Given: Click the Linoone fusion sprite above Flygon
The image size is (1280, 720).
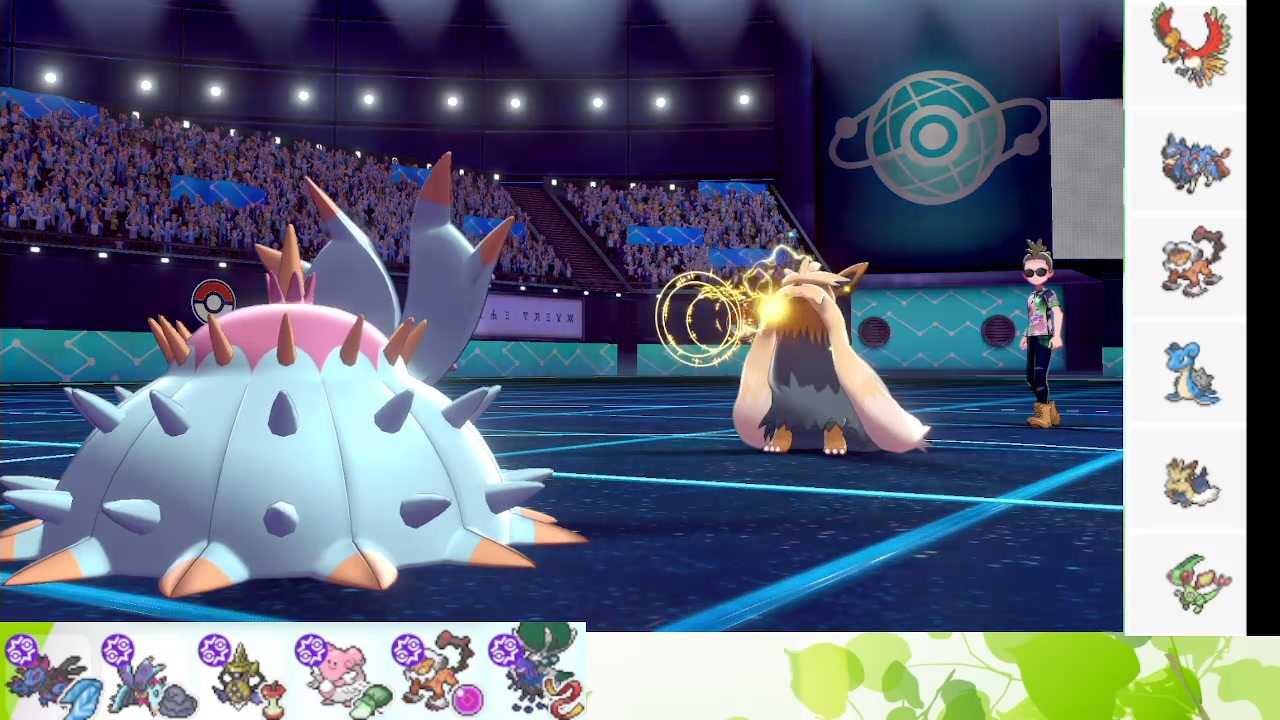Looking at the screenshot, I should (x=1193, y=480).
